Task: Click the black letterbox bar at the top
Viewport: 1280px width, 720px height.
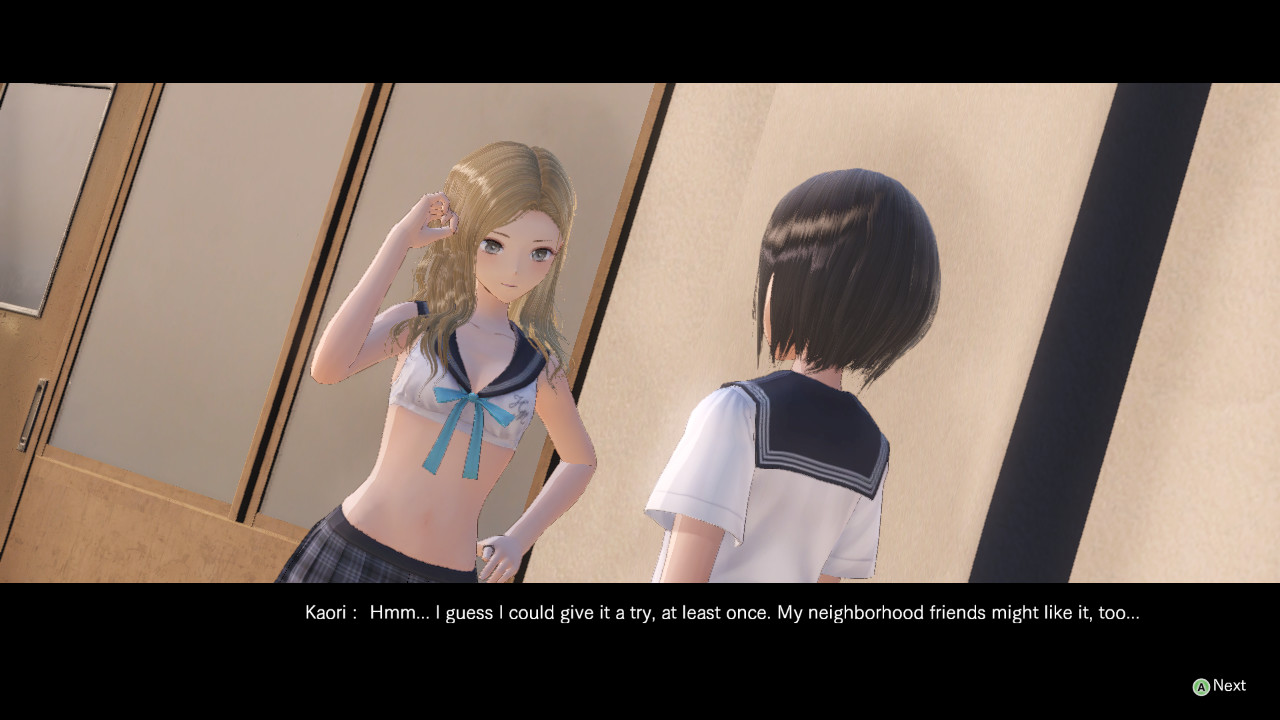Action: pyautogui.click(x=640, y=40)
